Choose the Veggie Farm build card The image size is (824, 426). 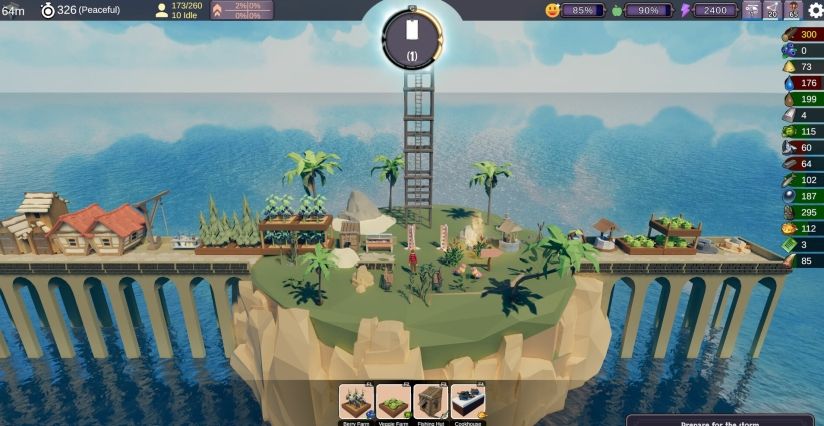point(393,402)
